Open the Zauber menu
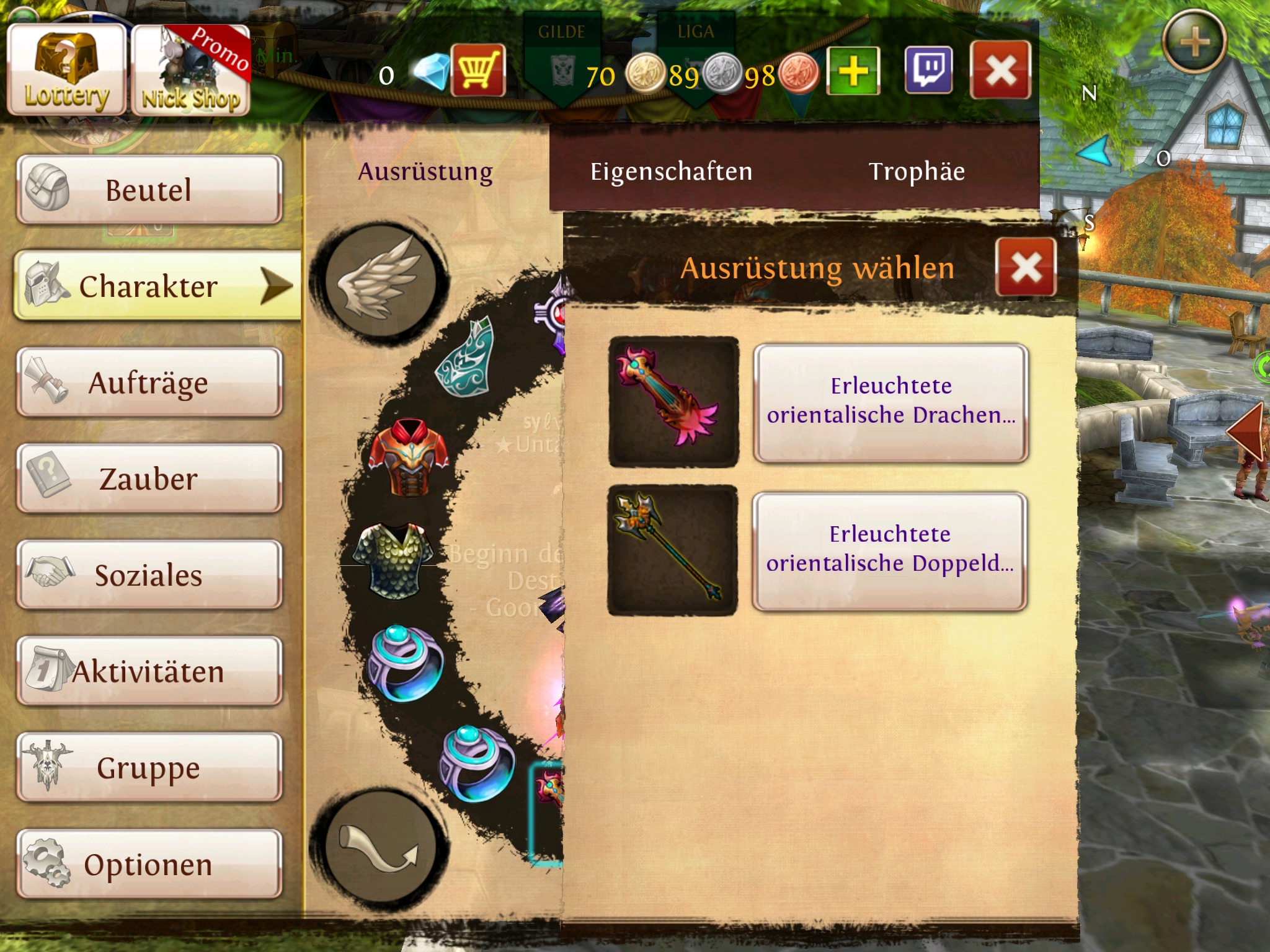 click(x=149, y=478)
